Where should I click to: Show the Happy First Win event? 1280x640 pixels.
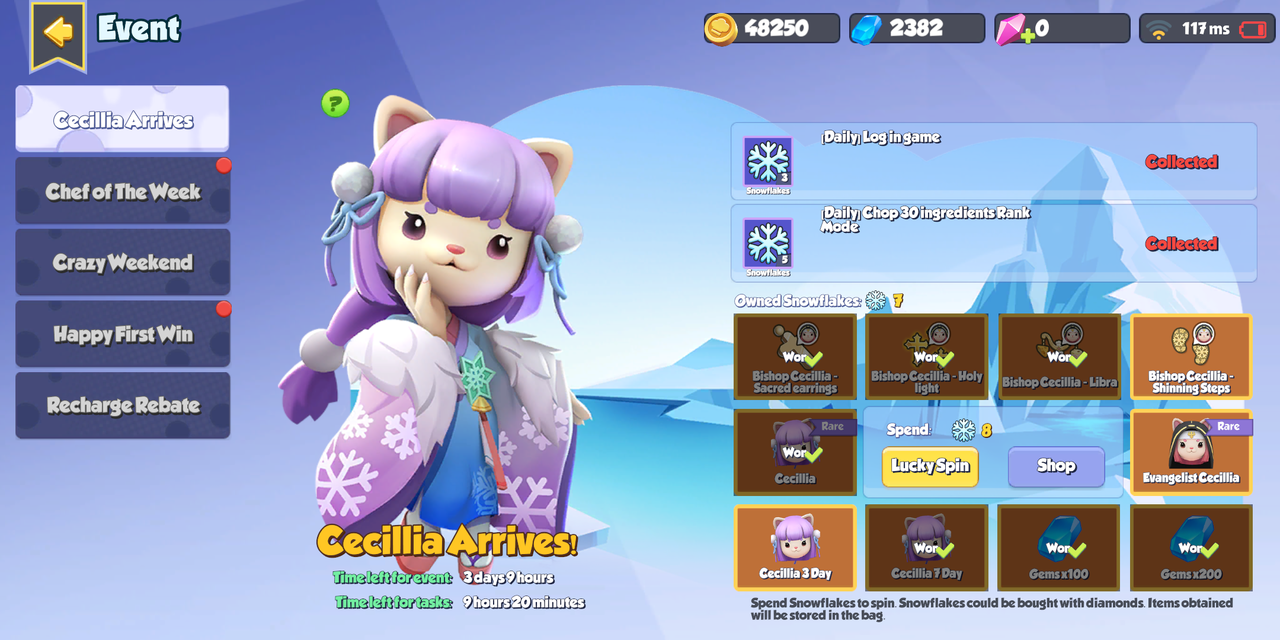point(122,334)
